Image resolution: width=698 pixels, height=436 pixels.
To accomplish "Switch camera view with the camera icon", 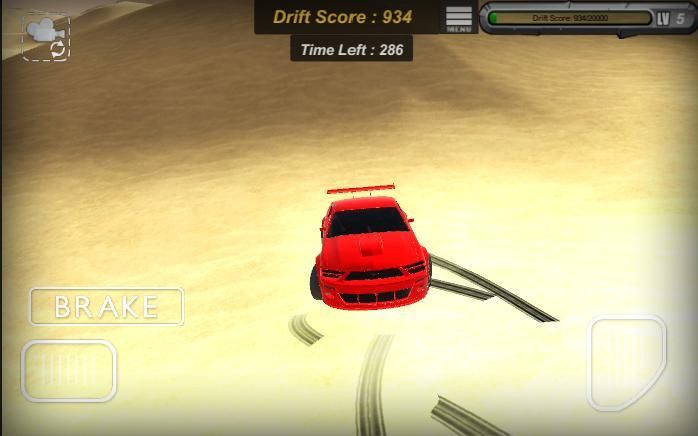I will point(46,36).
